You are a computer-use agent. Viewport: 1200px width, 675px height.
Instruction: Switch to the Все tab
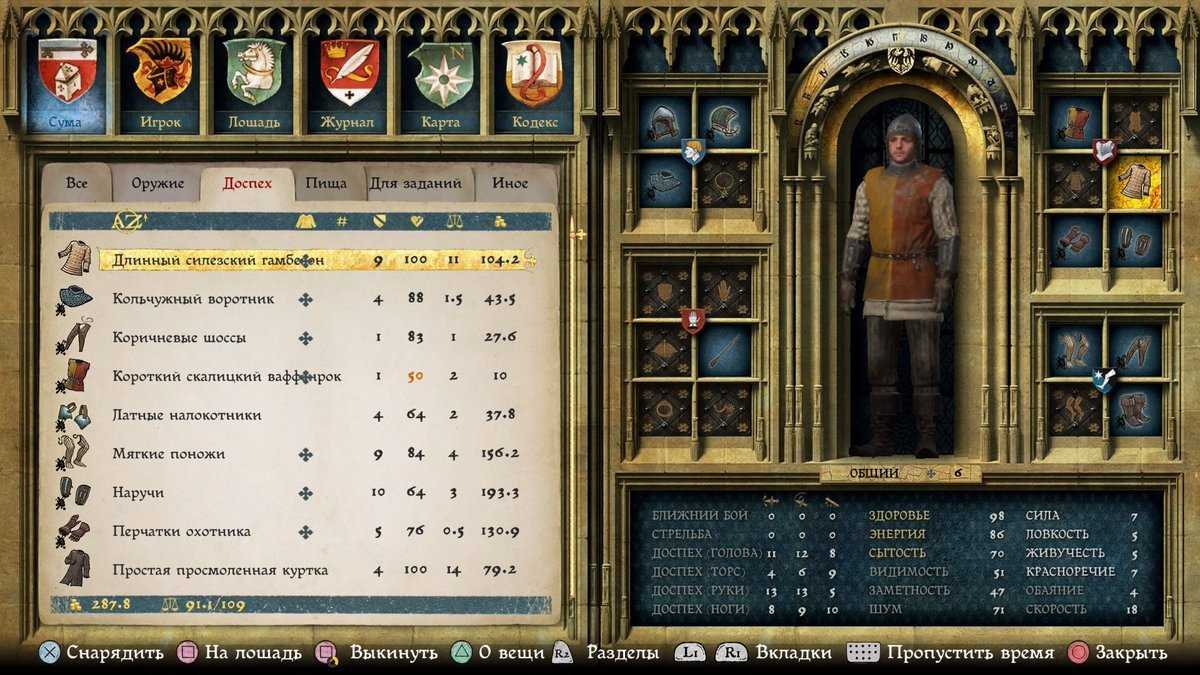tap(77, 184)
